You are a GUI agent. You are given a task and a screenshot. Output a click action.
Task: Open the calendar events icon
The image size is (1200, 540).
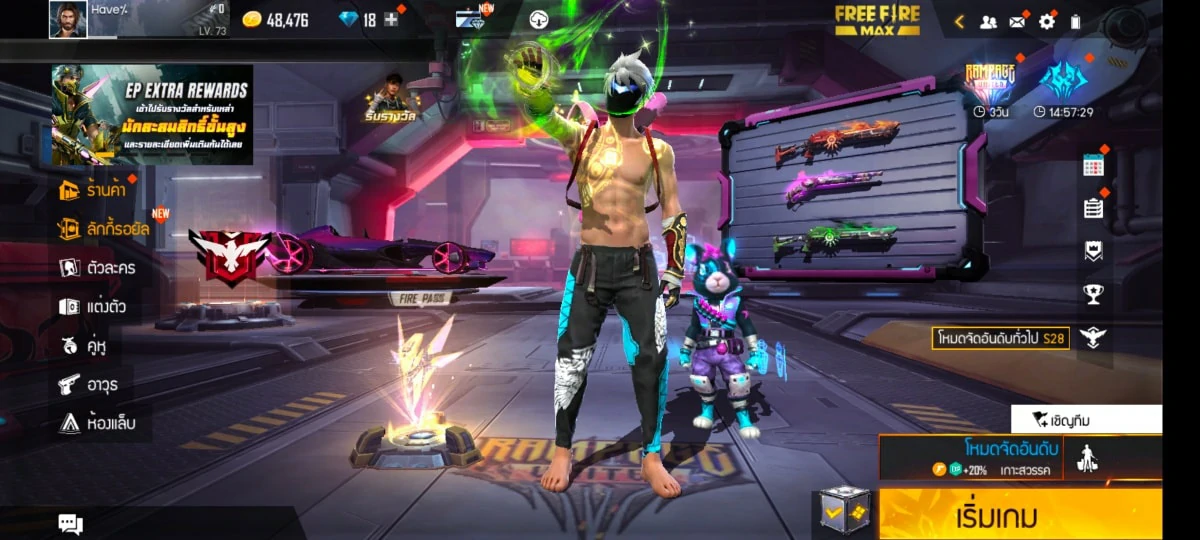[x=1093, y=166]
